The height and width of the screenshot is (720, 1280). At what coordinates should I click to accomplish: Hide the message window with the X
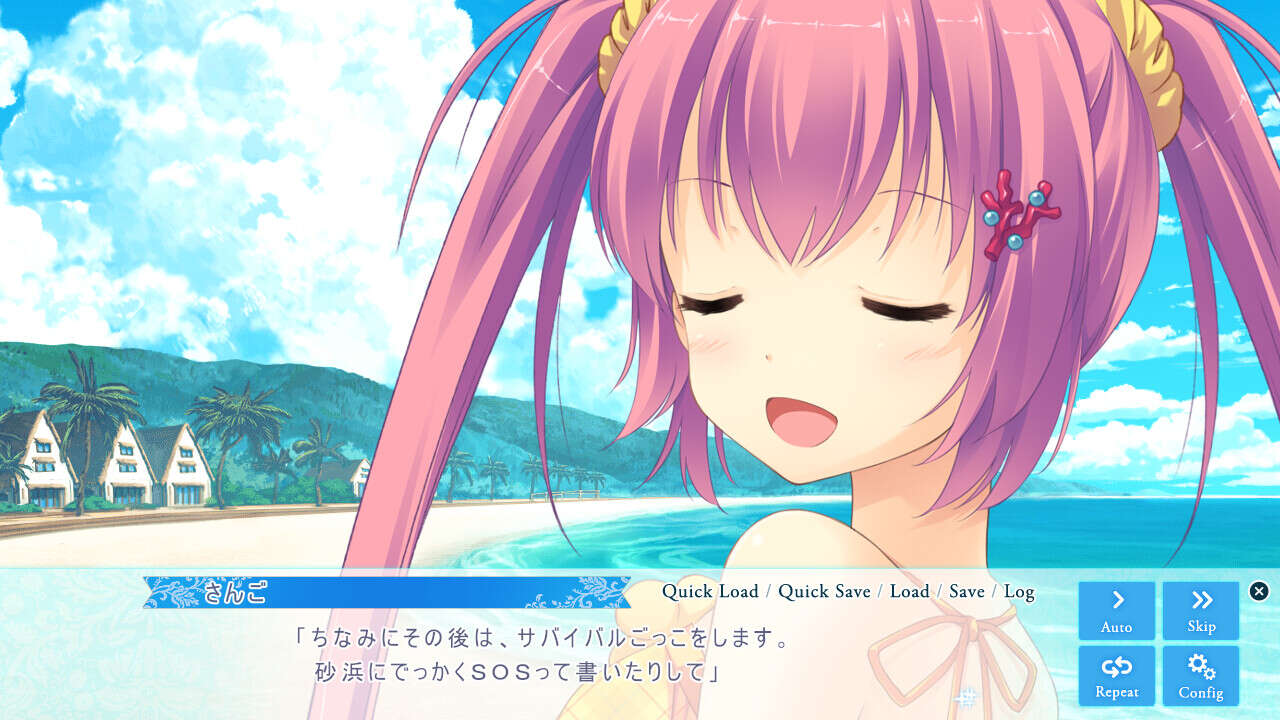click(1259, 591)
